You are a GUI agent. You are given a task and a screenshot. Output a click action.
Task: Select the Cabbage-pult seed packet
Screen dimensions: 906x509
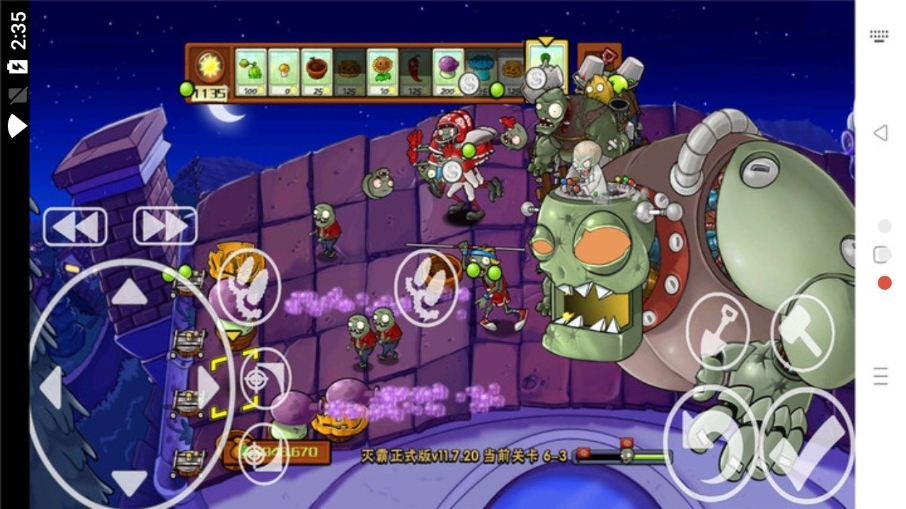251,73
